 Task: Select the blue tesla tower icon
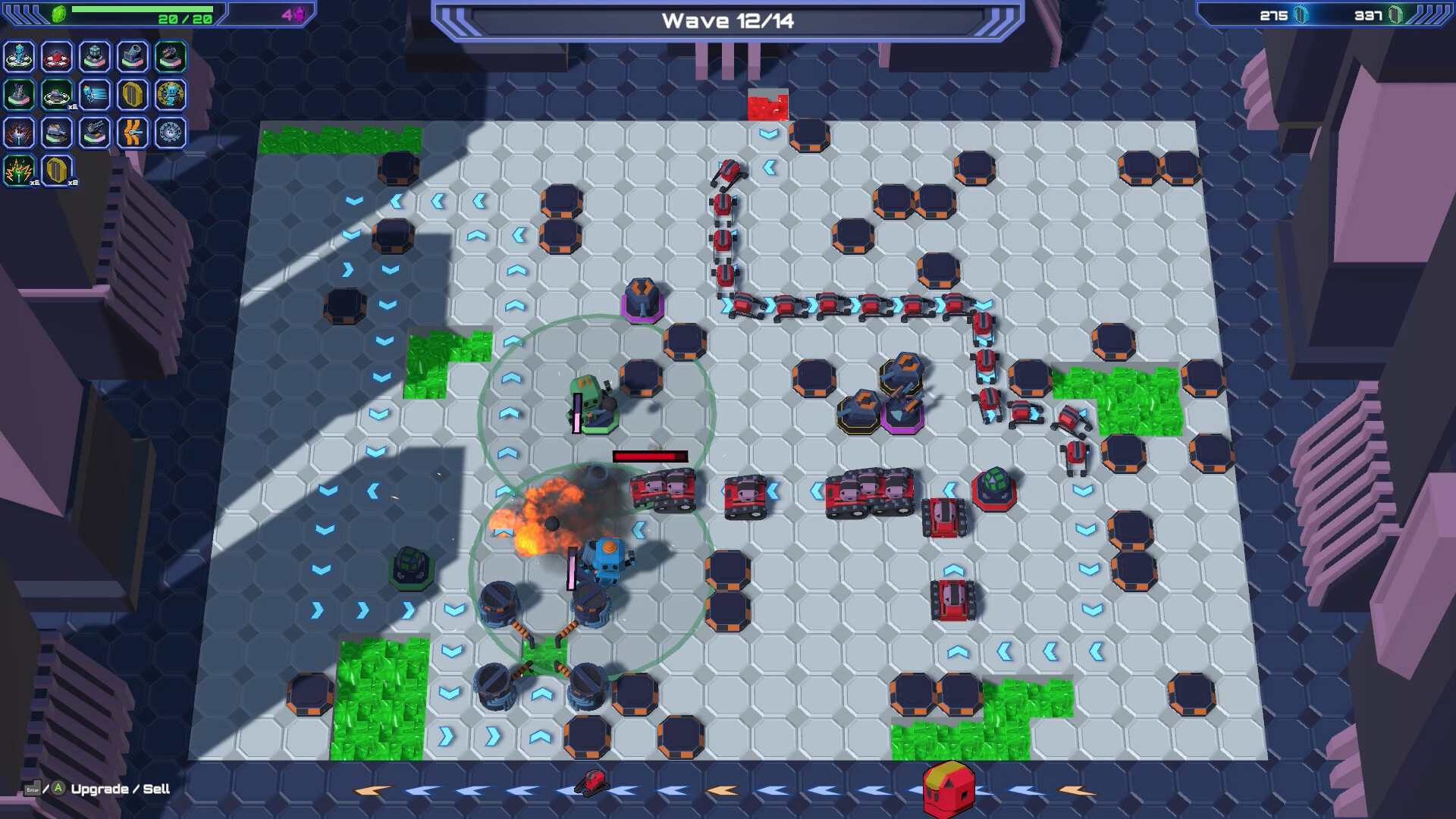coord(19,56)
